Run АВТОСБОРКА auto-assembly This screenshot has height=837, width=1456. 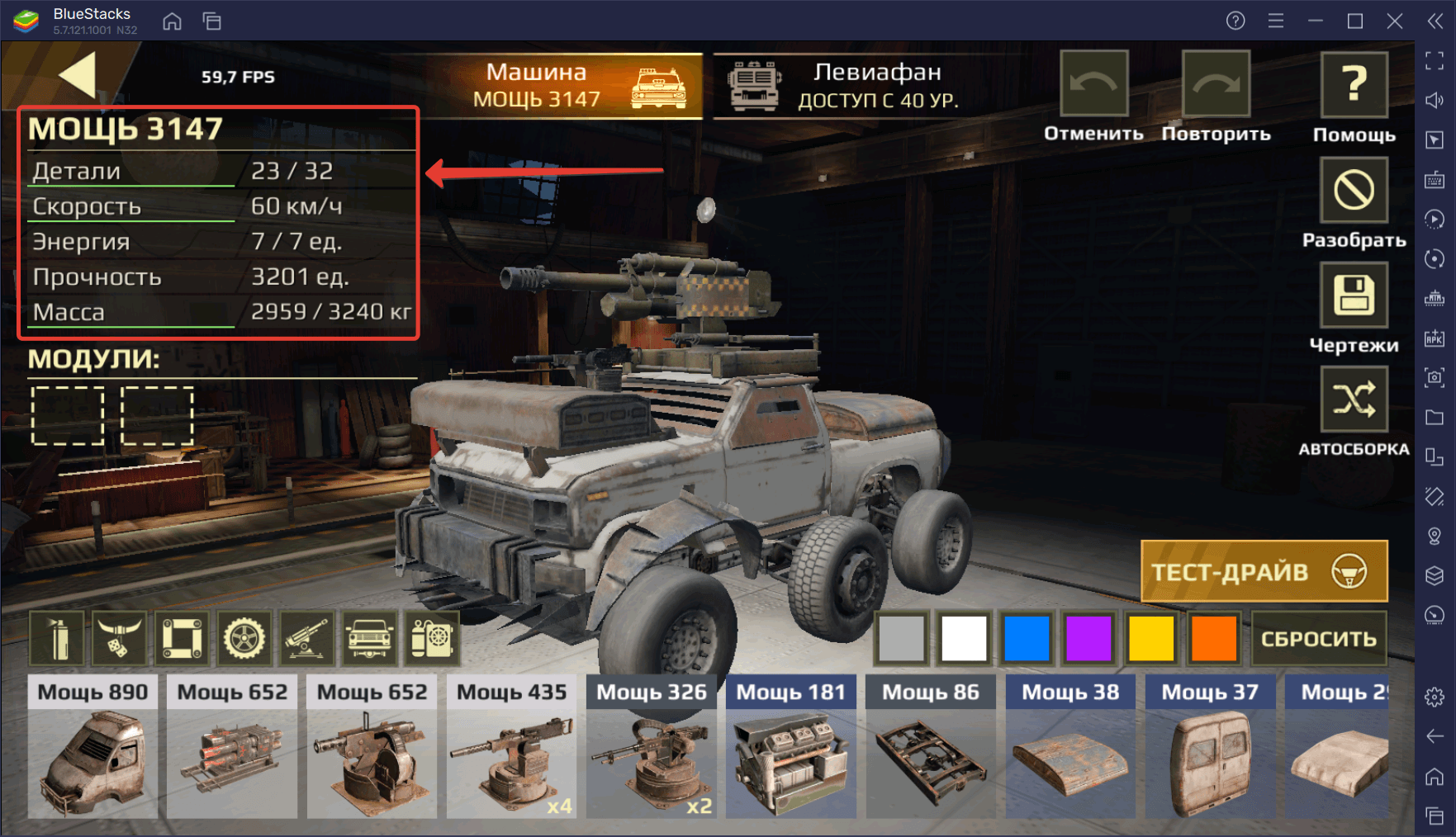point(1354,400)
